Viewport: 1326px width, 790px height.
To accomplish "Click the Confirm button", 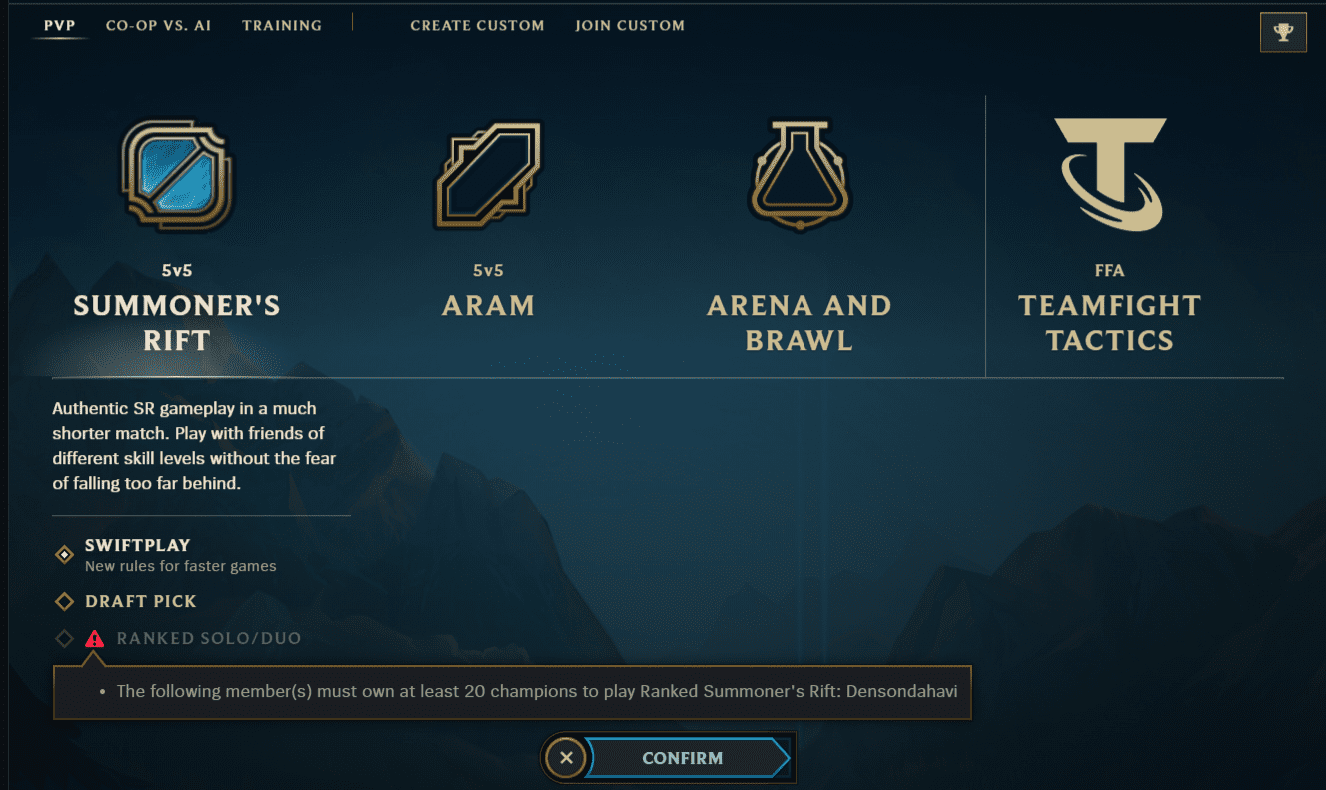I will pos(683,757).
